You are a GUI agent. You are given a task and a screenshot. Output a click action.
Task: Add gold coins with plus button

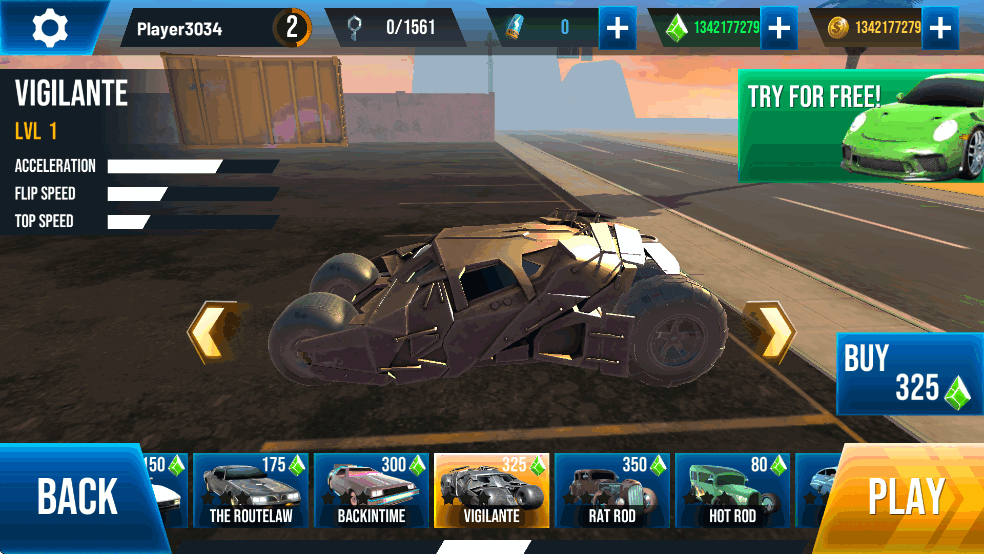click(x=939, y=28)
